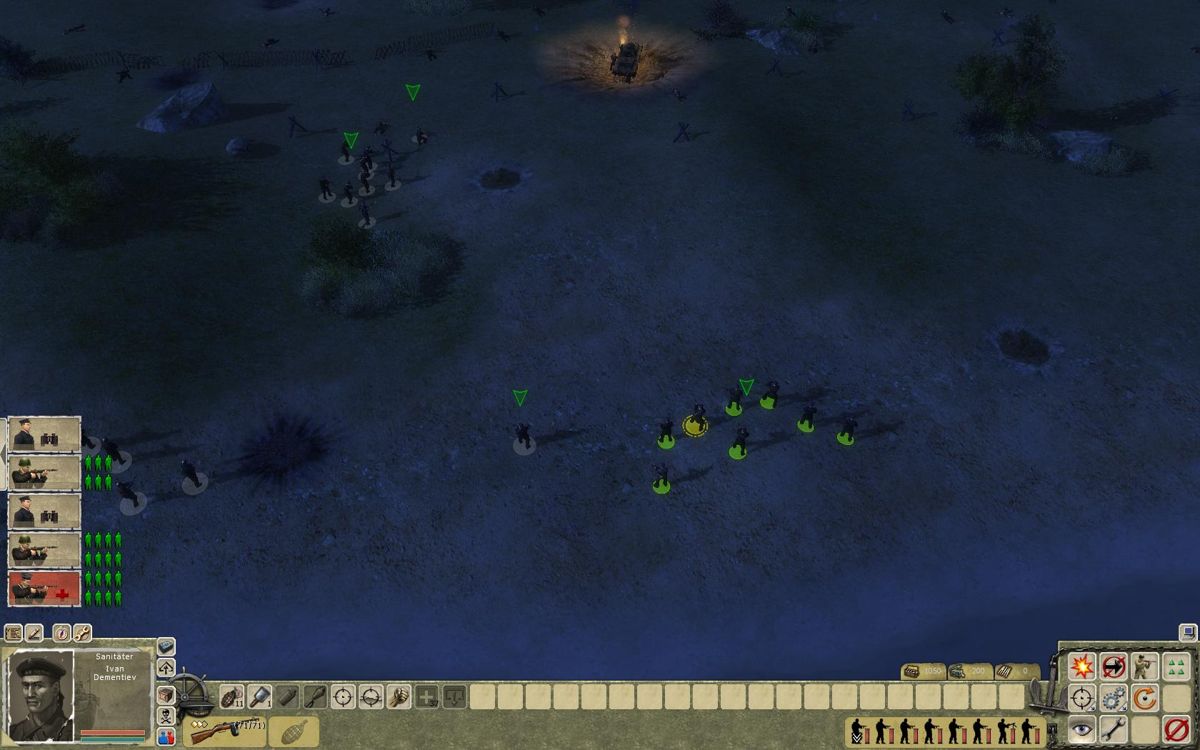Choose the aiming soldier stance command
The width and height of the screenshot is (1200, 750).
1145,666
